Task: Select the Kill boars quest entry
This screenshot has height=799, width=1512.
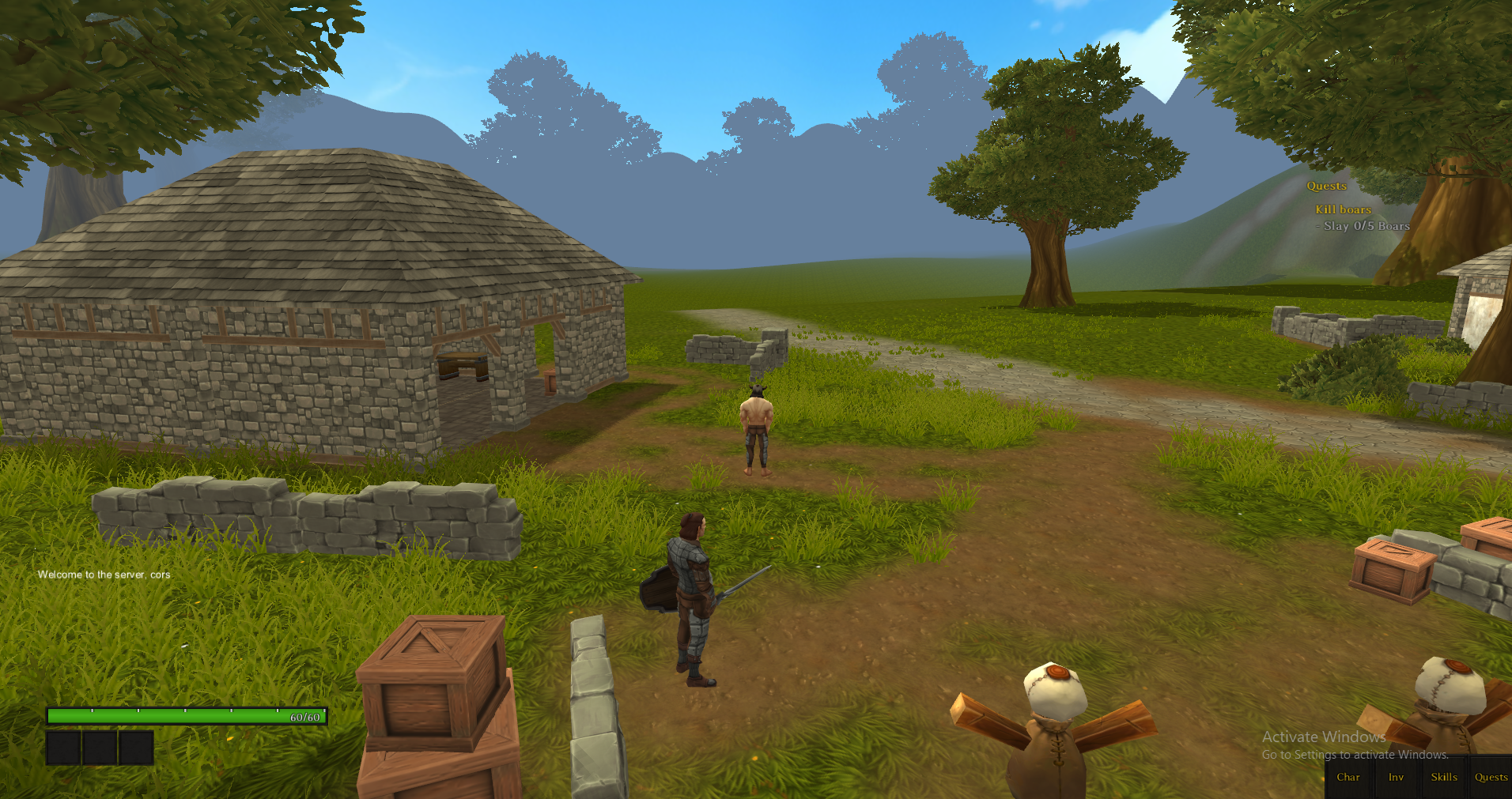Action: 1343,209
